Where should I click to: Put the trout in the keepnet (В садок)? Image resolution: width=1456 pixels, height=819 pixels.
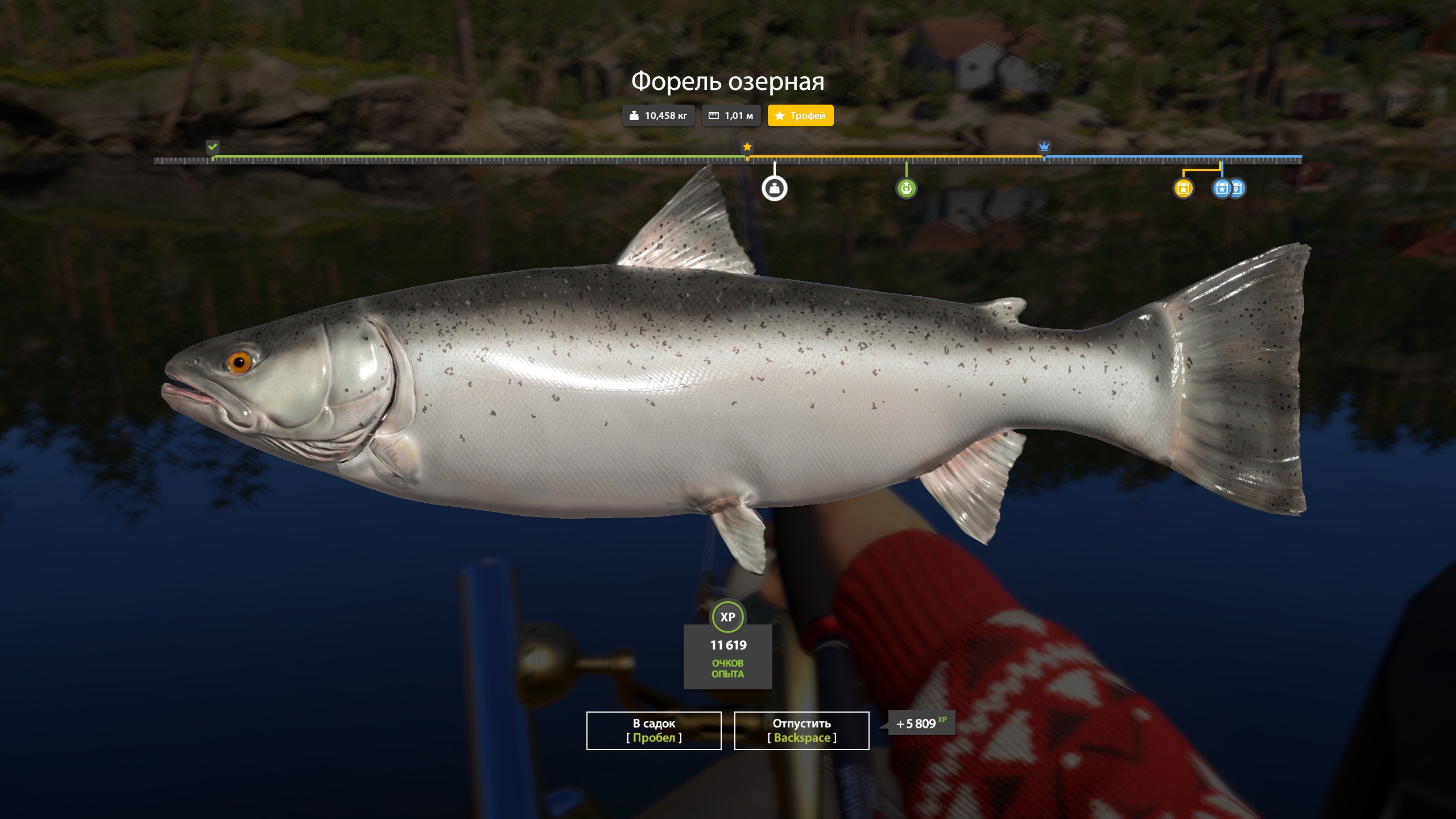pyautogui.click(x=653, y=731)
